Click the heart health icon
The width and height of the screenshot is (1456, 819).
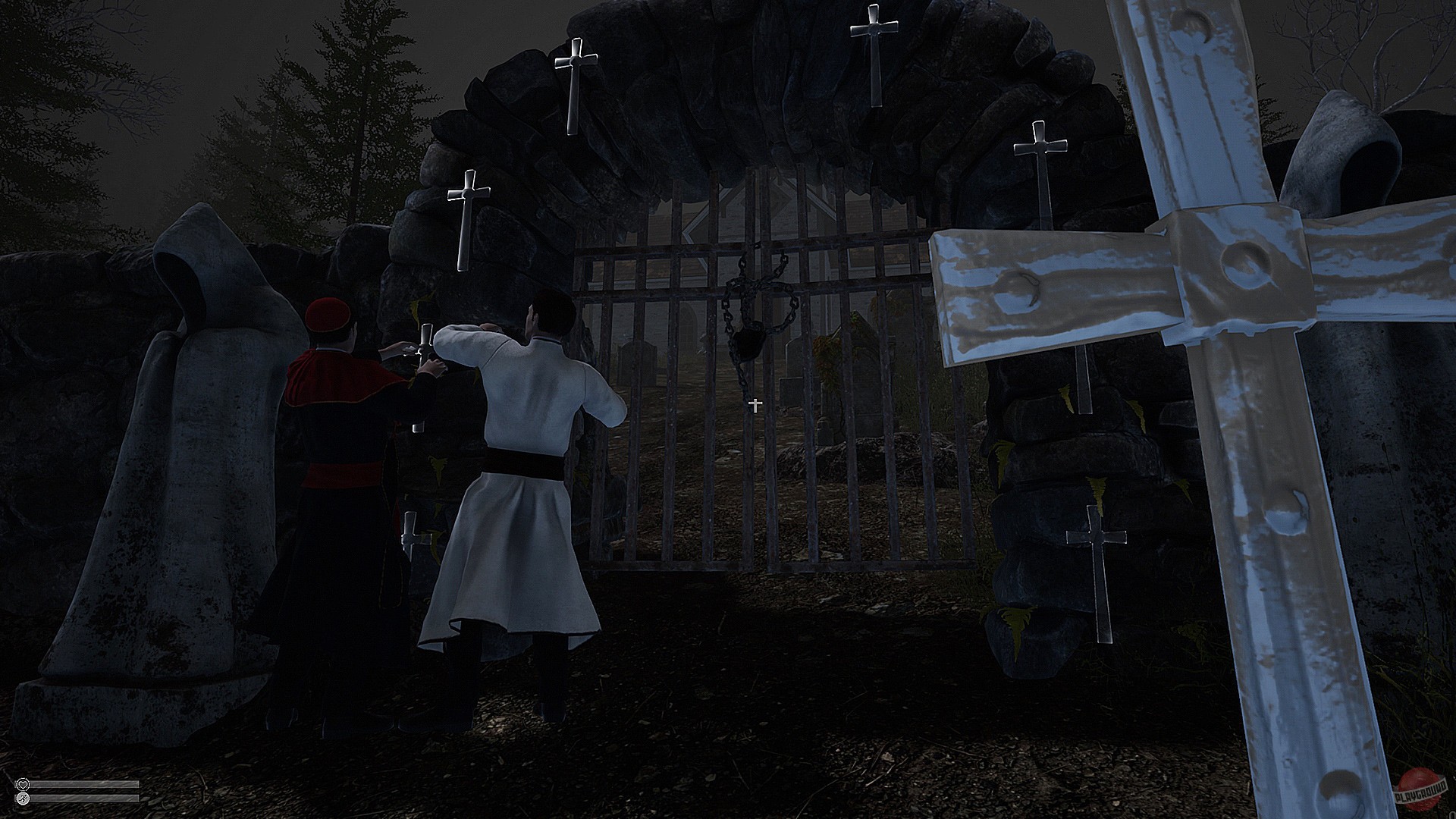click(23, 784)
